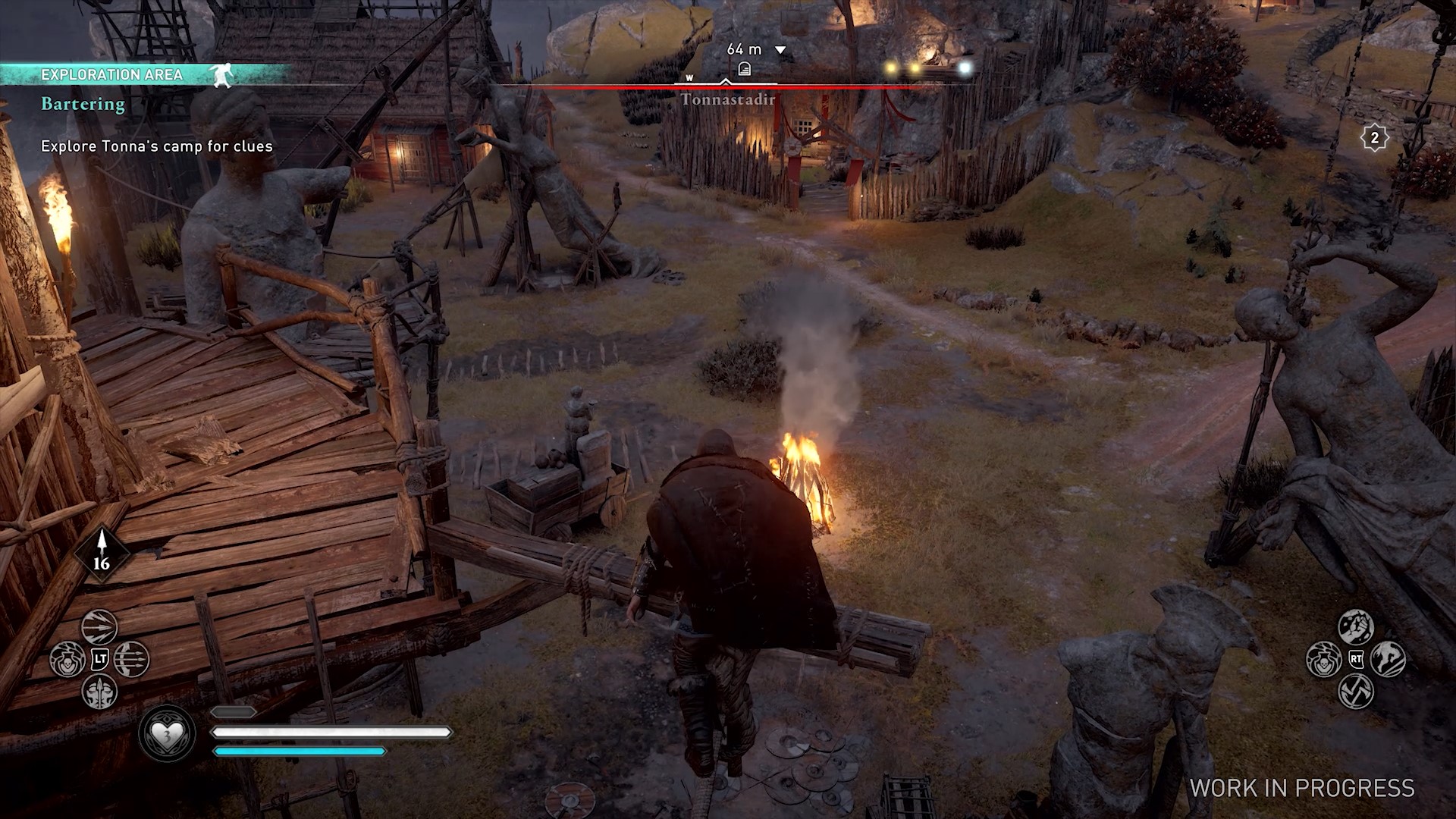Choose the dual axes ability under RT
Screen dimensions: 1456x819
click(x=1355, y=692)
